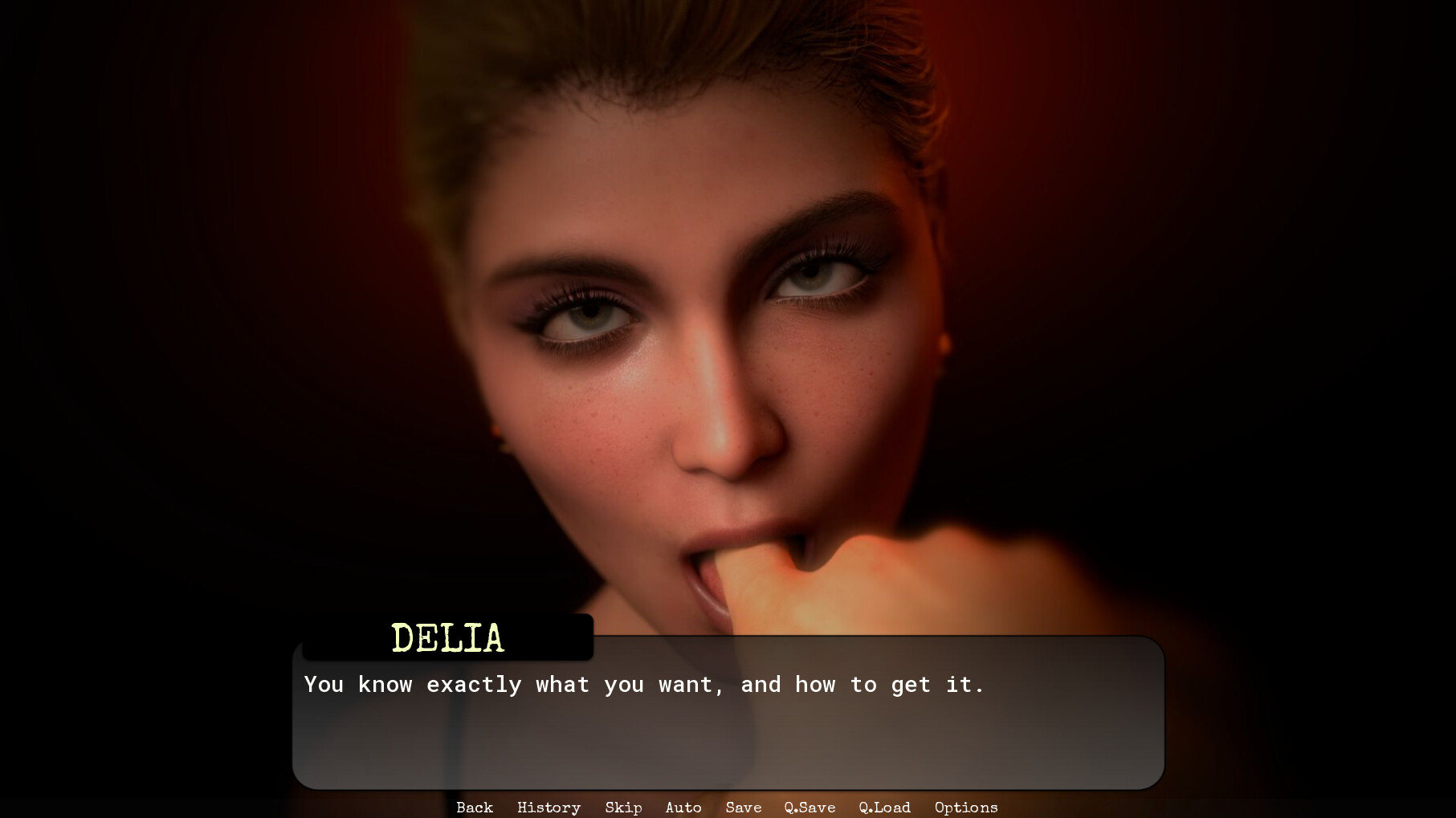This screenshot has width=1456, height=818.
Task: Review past conversation via History
Action: click(549, 808)
